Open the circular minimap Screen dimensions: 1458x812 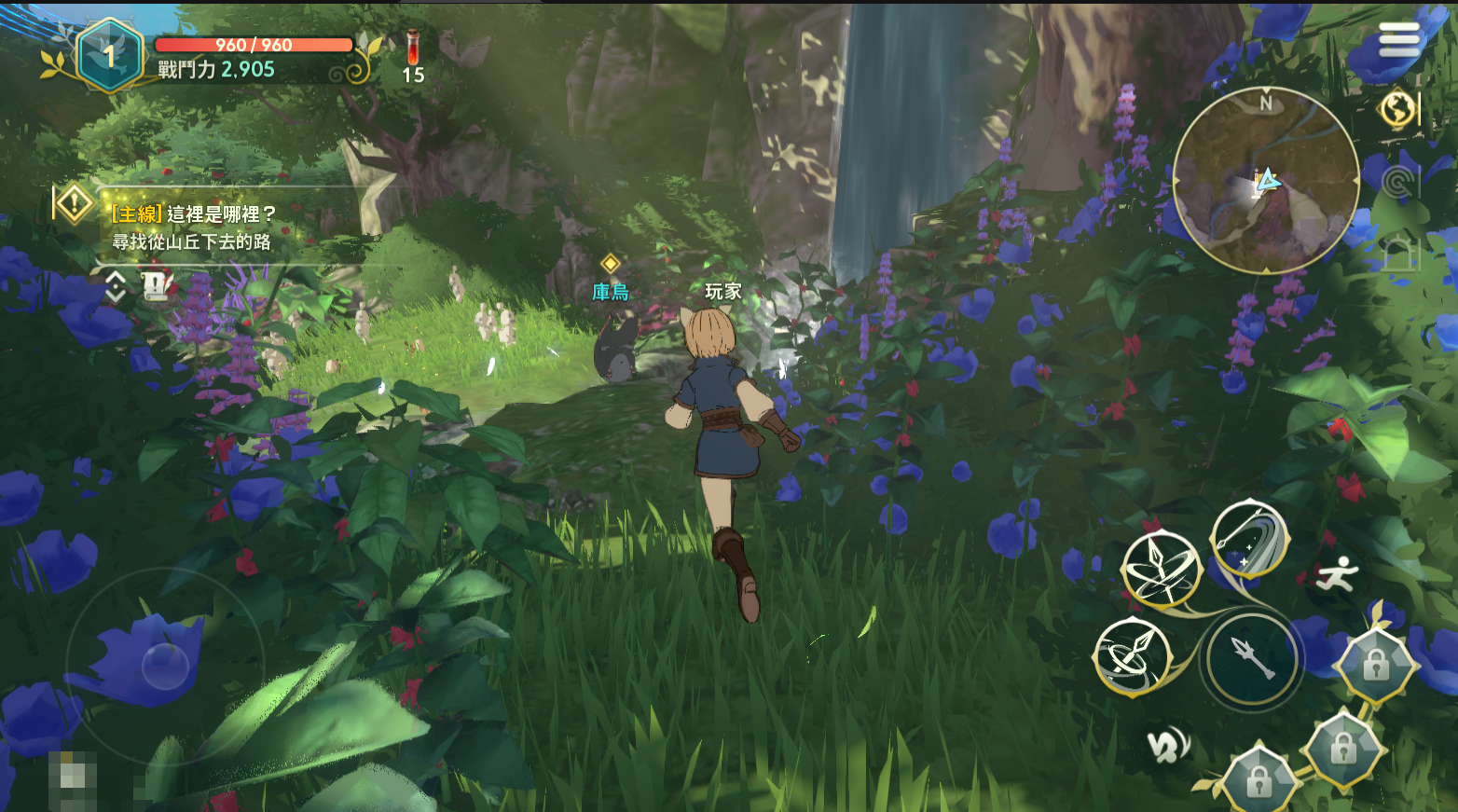click(x=1265, y=180)
